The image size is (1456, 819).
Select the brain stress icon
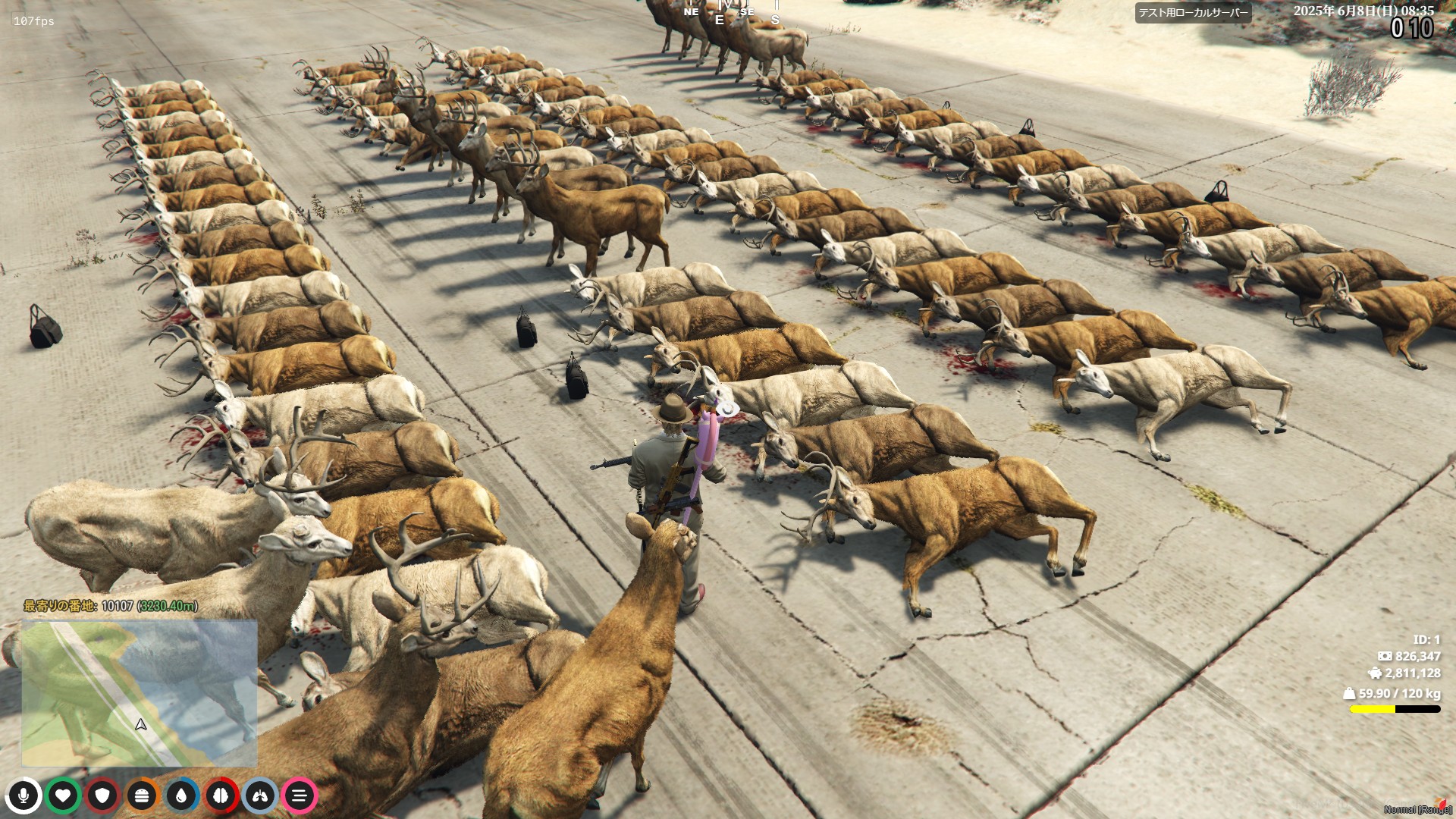point(221,795)
